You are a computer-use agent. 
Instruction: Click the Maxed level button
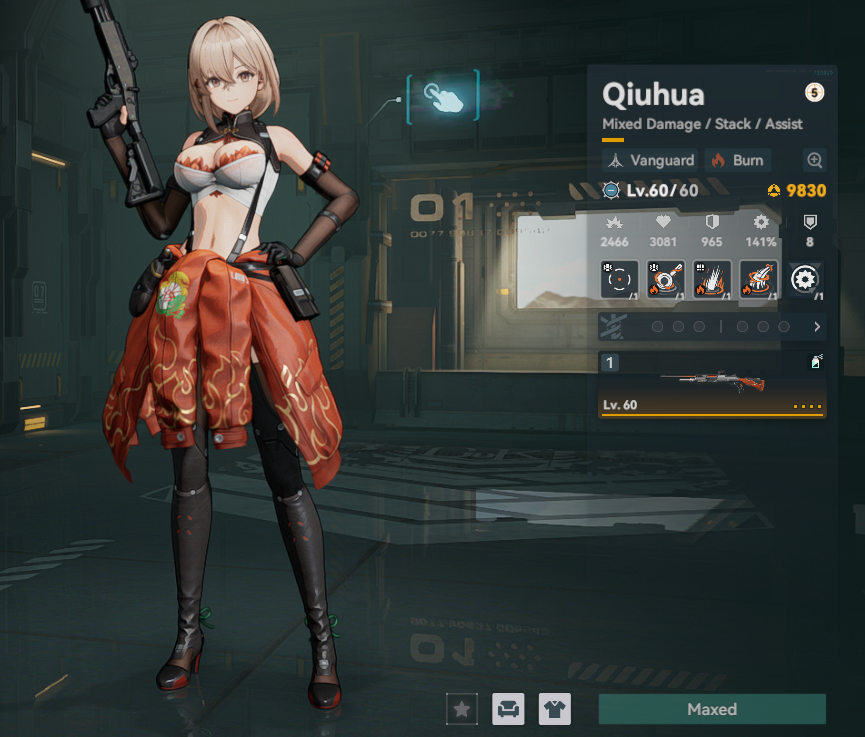[712, 709]
